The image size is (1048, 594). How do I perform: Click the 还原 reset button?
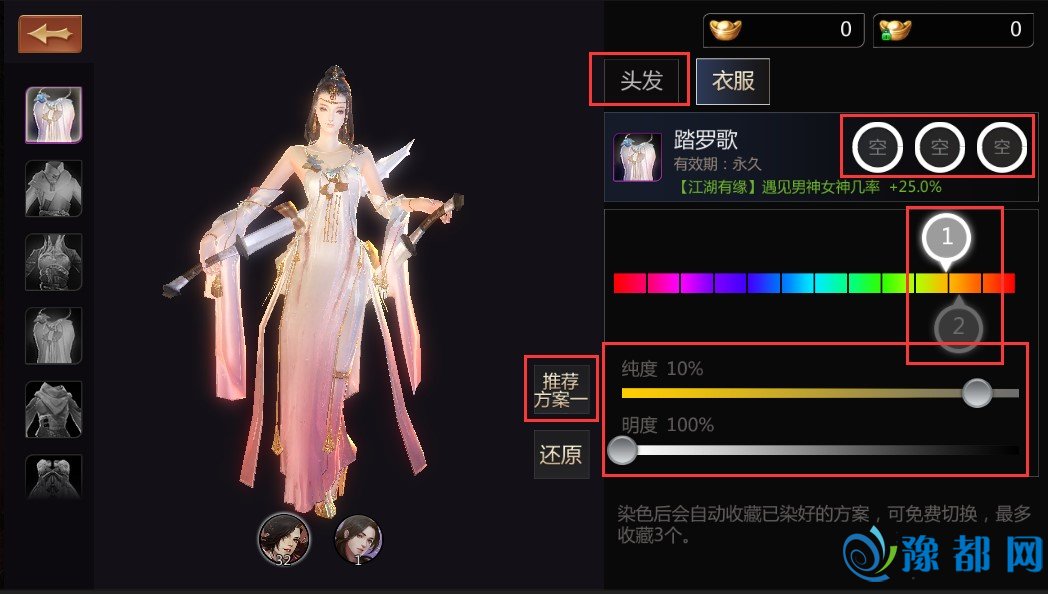(560, 455)
